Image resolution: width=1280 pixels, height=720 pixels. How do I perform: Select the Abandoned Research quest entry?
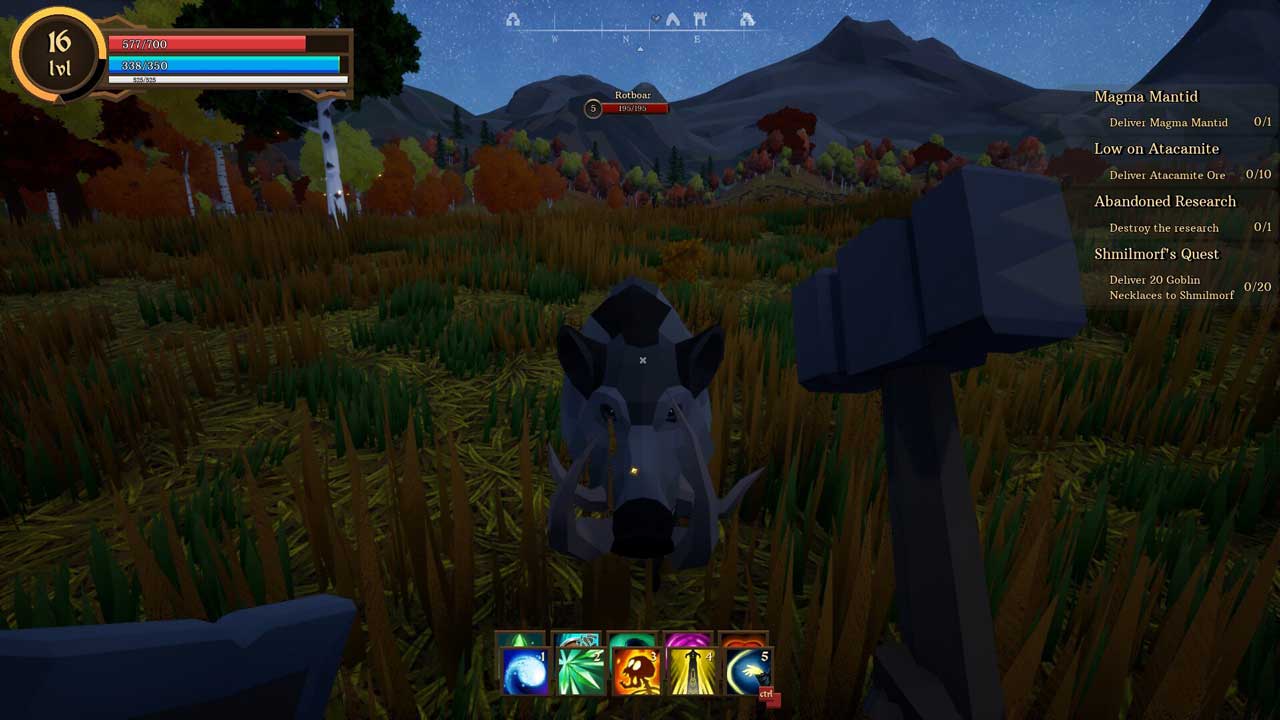coord(1164,201)
